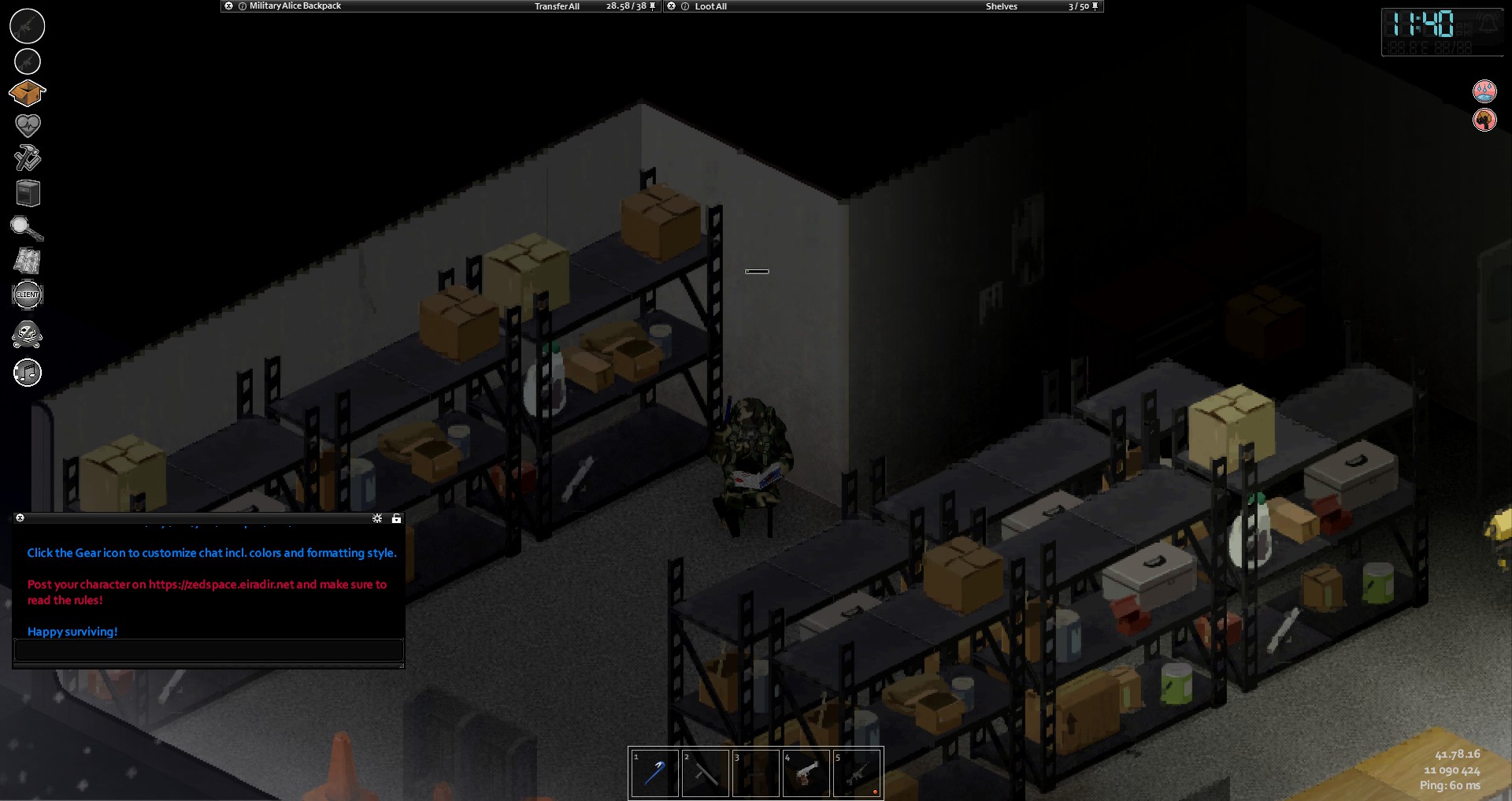Toggle the chat window lock icon

coord(396,518)
